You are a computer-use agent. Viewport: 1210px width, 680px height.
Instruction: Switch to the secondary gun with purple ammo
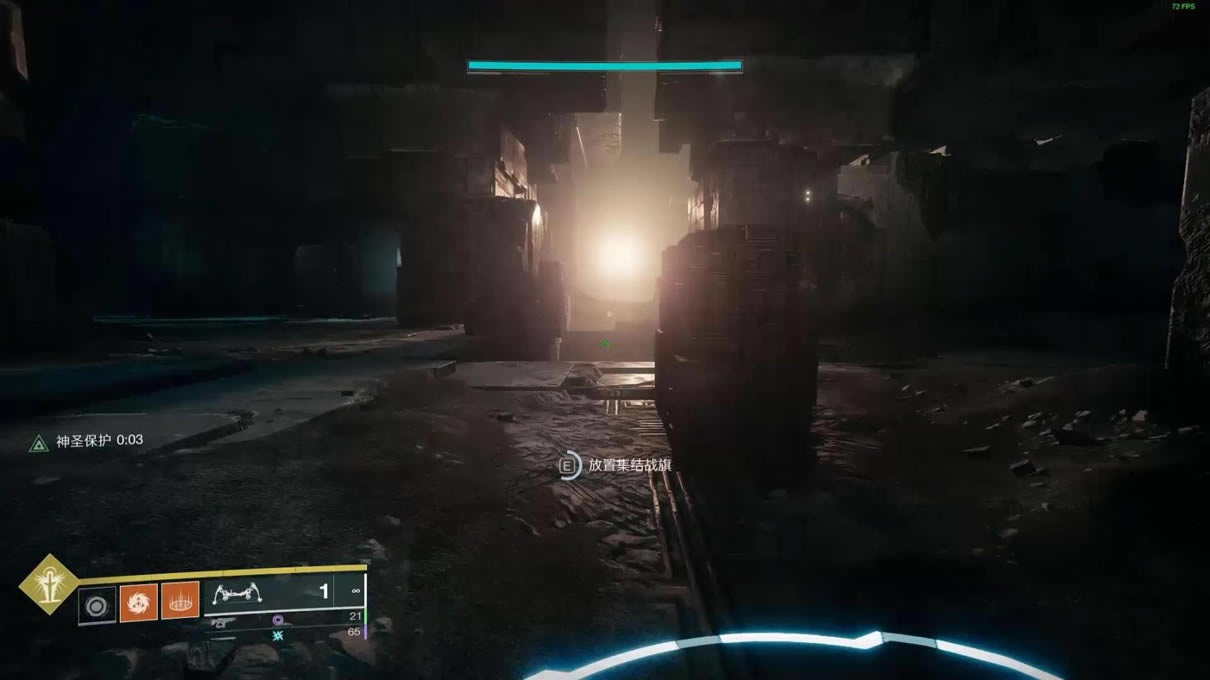pos(222,621)
